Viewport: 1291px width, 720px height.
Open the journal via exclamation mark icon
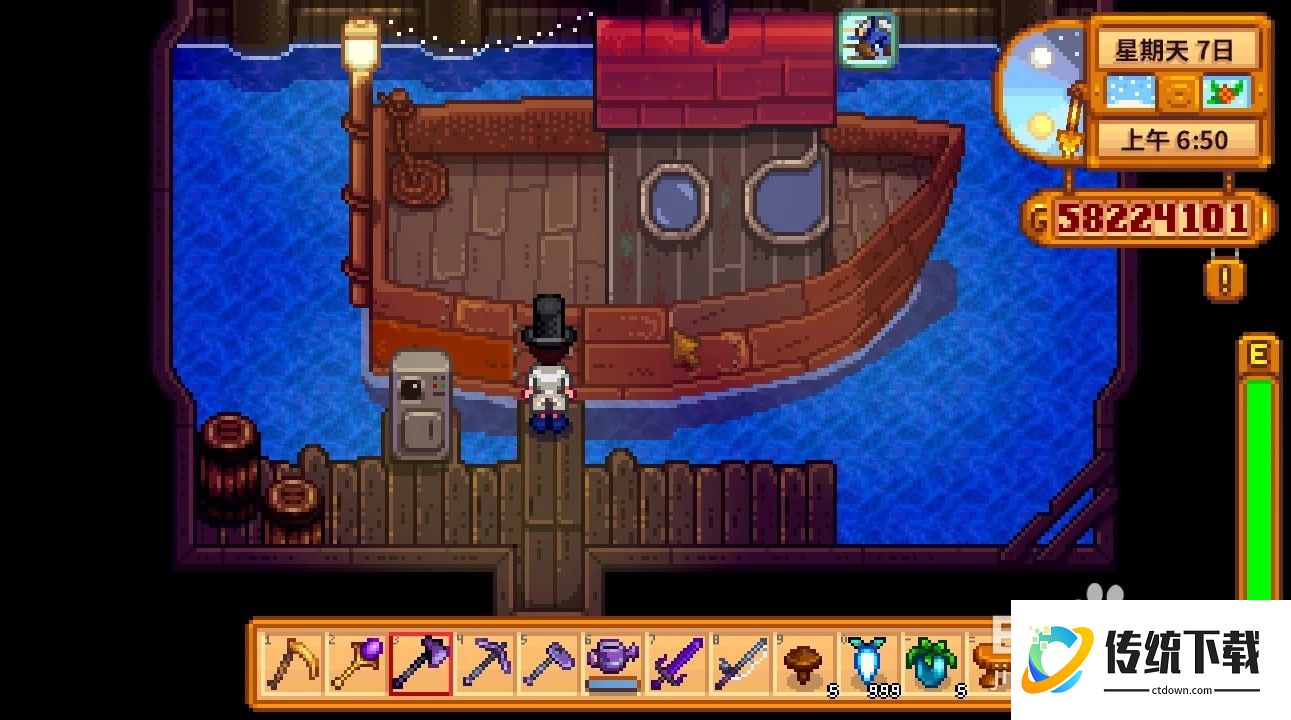pos(1223,279)
